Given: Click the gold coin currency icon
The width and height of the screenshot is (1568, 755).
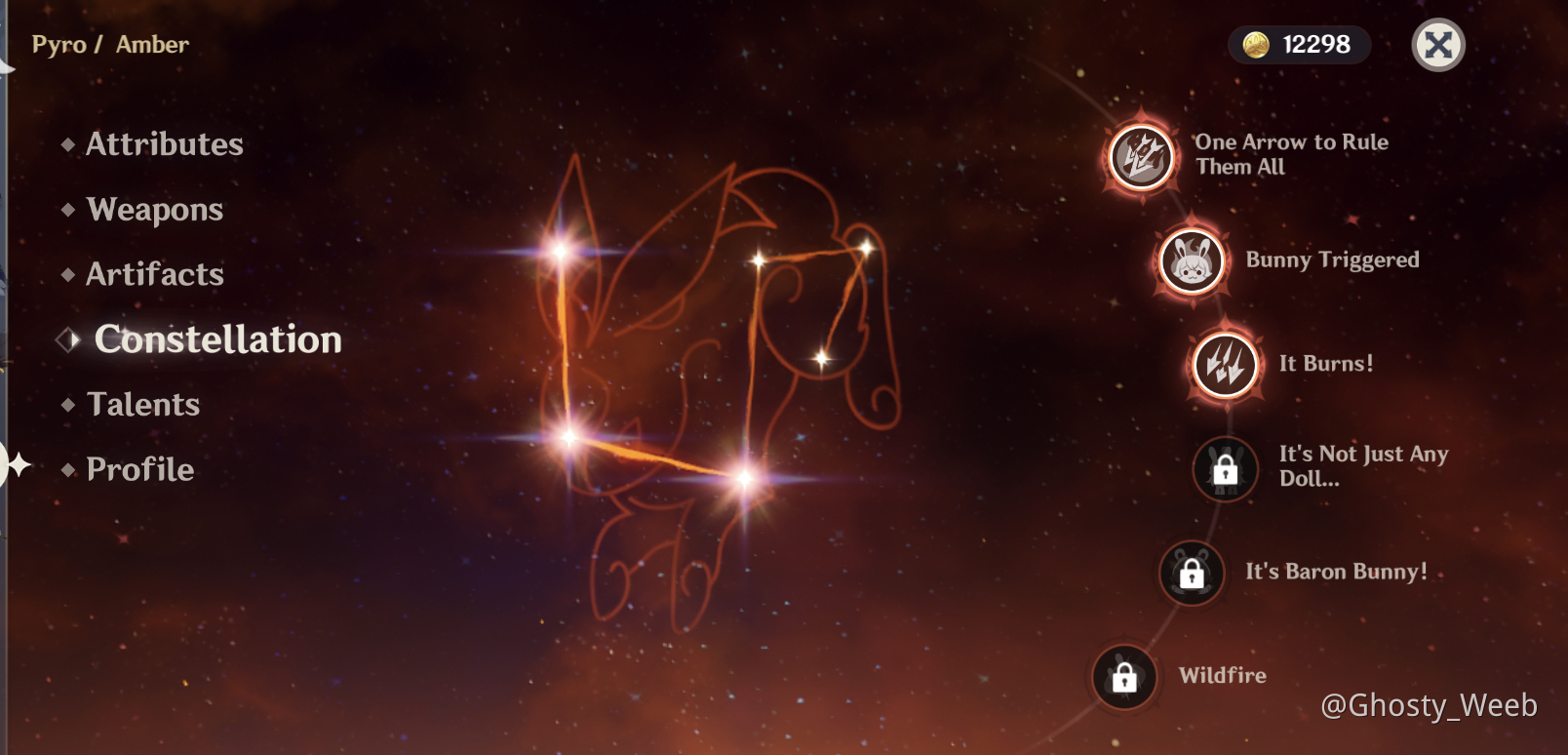Looking at the screenshot, I should click(1258, 44).
